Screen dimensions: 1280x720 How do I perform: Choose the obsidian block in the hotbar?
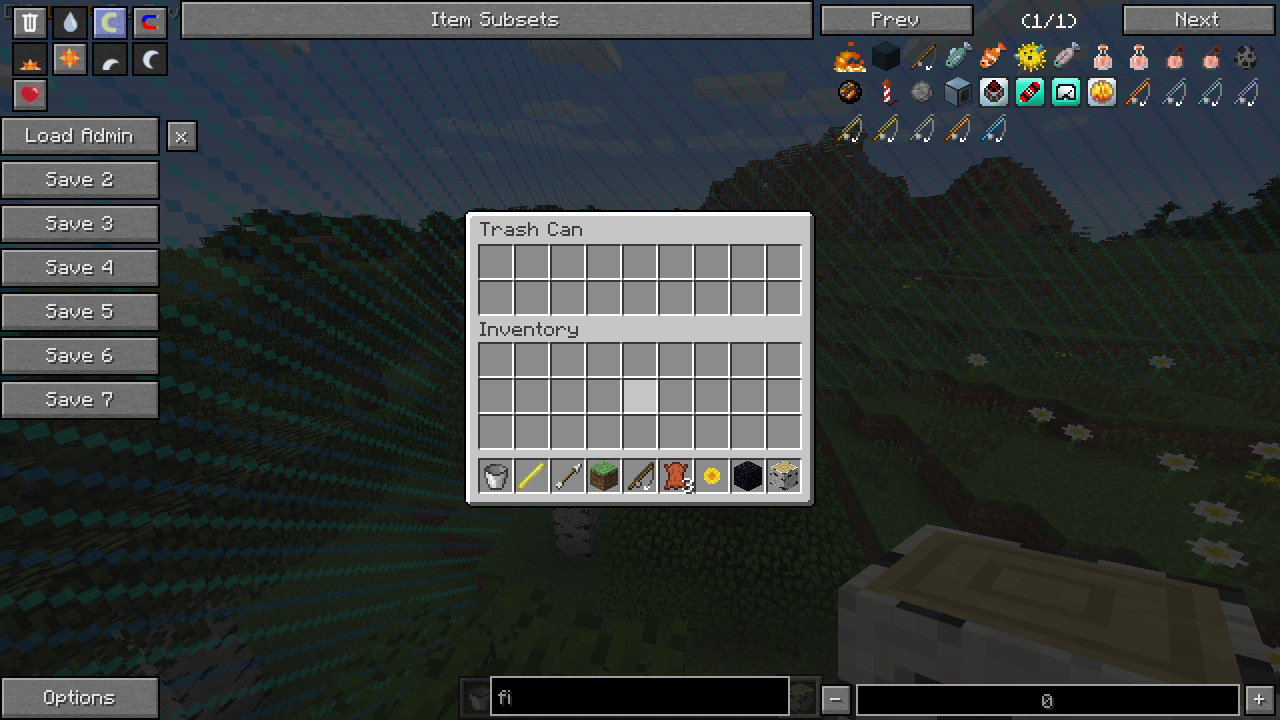point(747,477)
